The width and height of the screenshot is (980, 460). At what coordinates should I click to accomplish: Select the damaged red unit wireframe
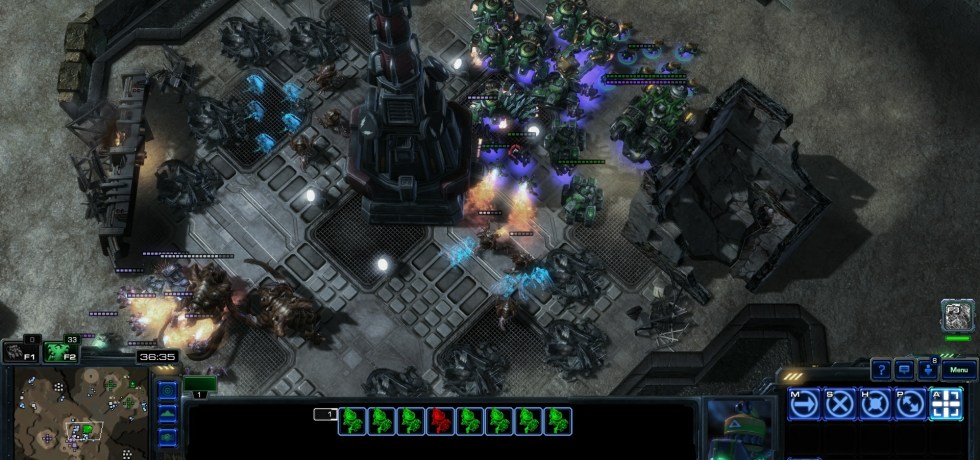click(x=440, y=421)
